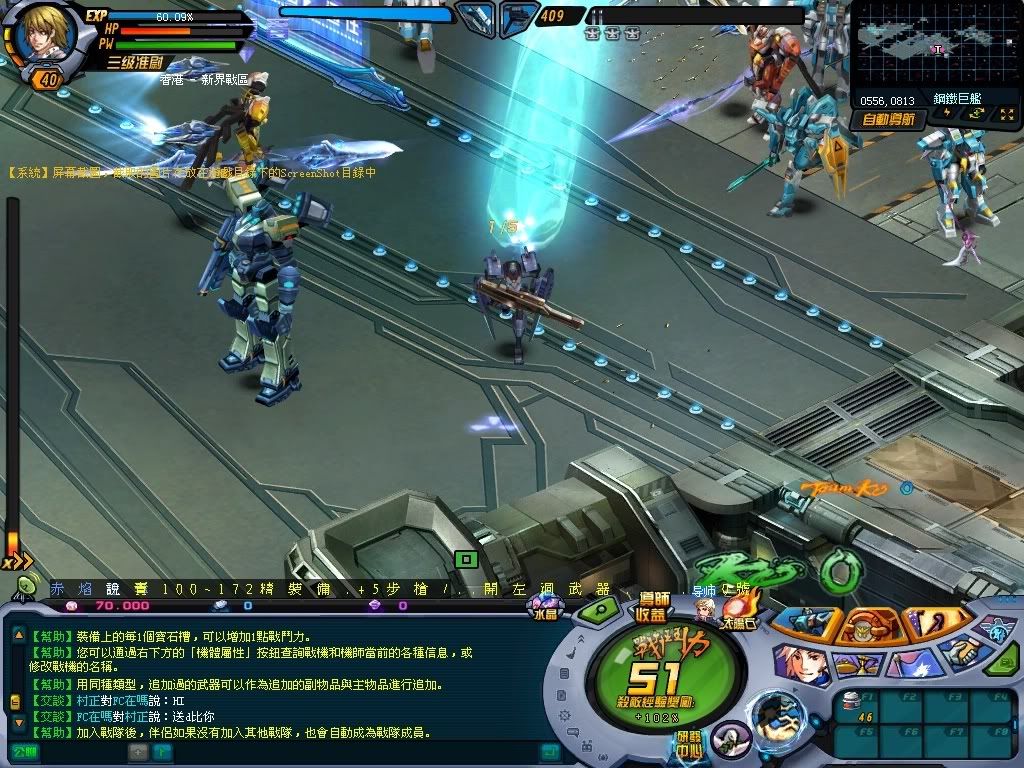This screenshot has height=768, width=1024.
Task: Open the minimap of 鋼鐵巨艦
Action: (x=935, y=43)
